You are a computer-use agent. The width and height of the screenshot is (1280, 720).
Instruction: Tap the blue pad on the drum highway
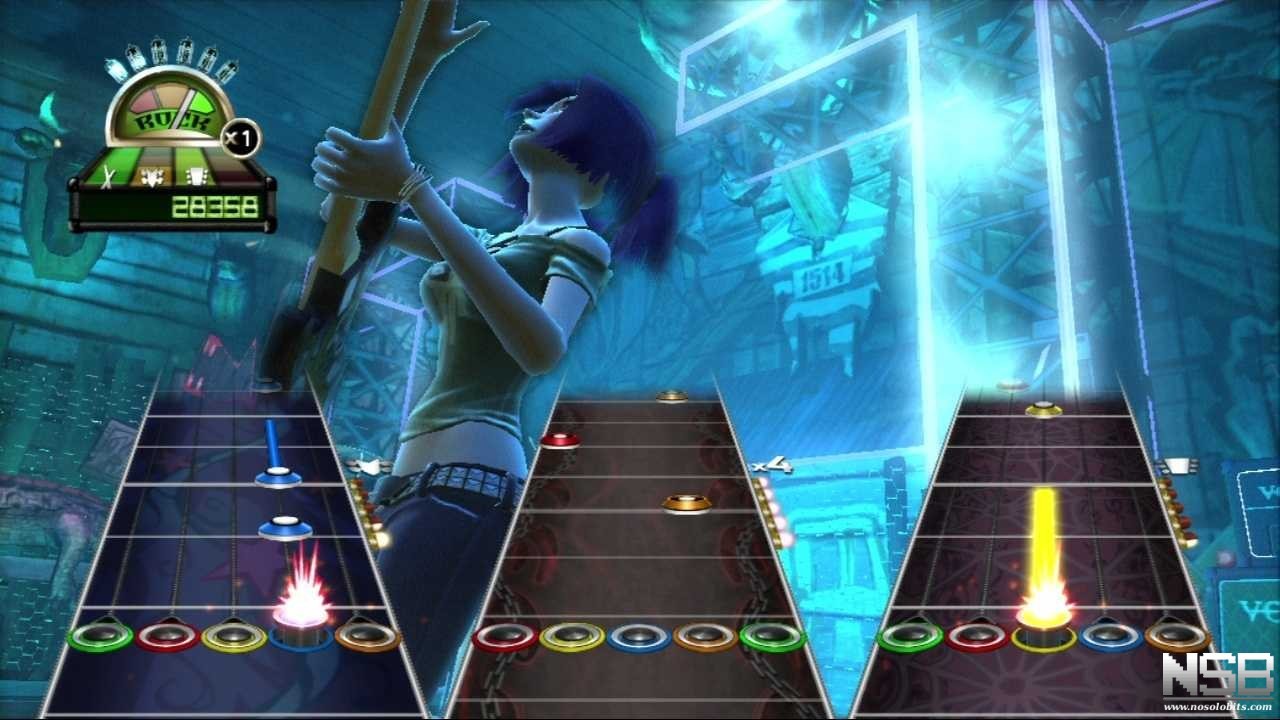pos(639,636)
